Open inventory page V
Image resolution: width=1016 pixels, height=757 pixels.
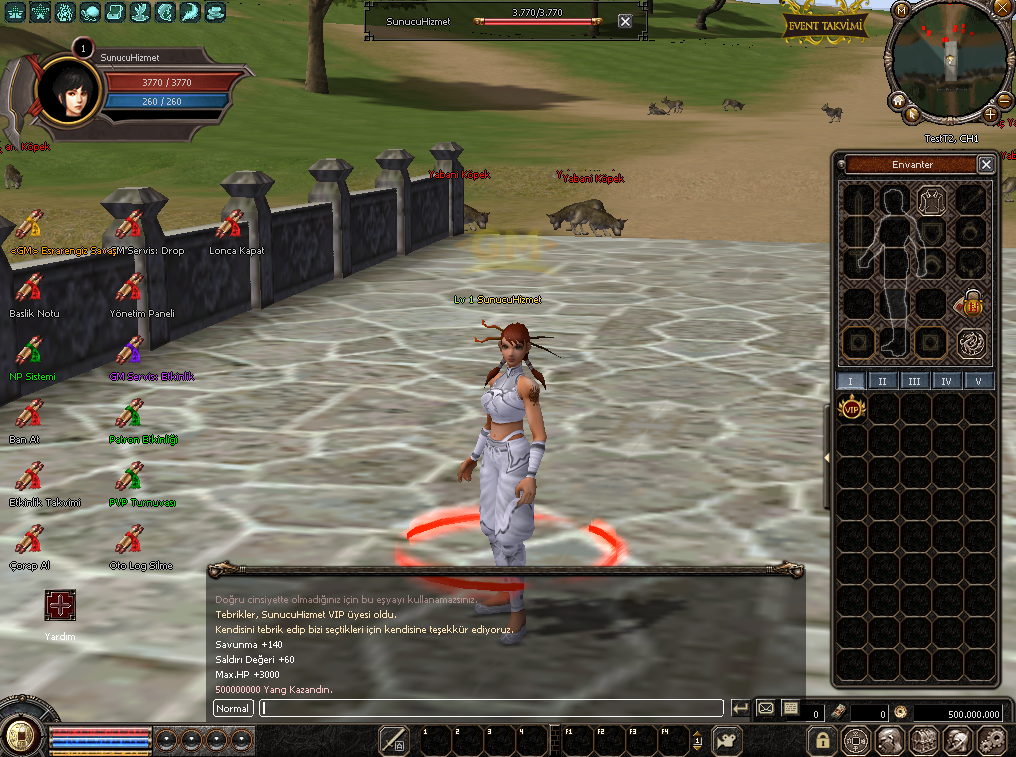pyautogui.click(x=978, y=381)
